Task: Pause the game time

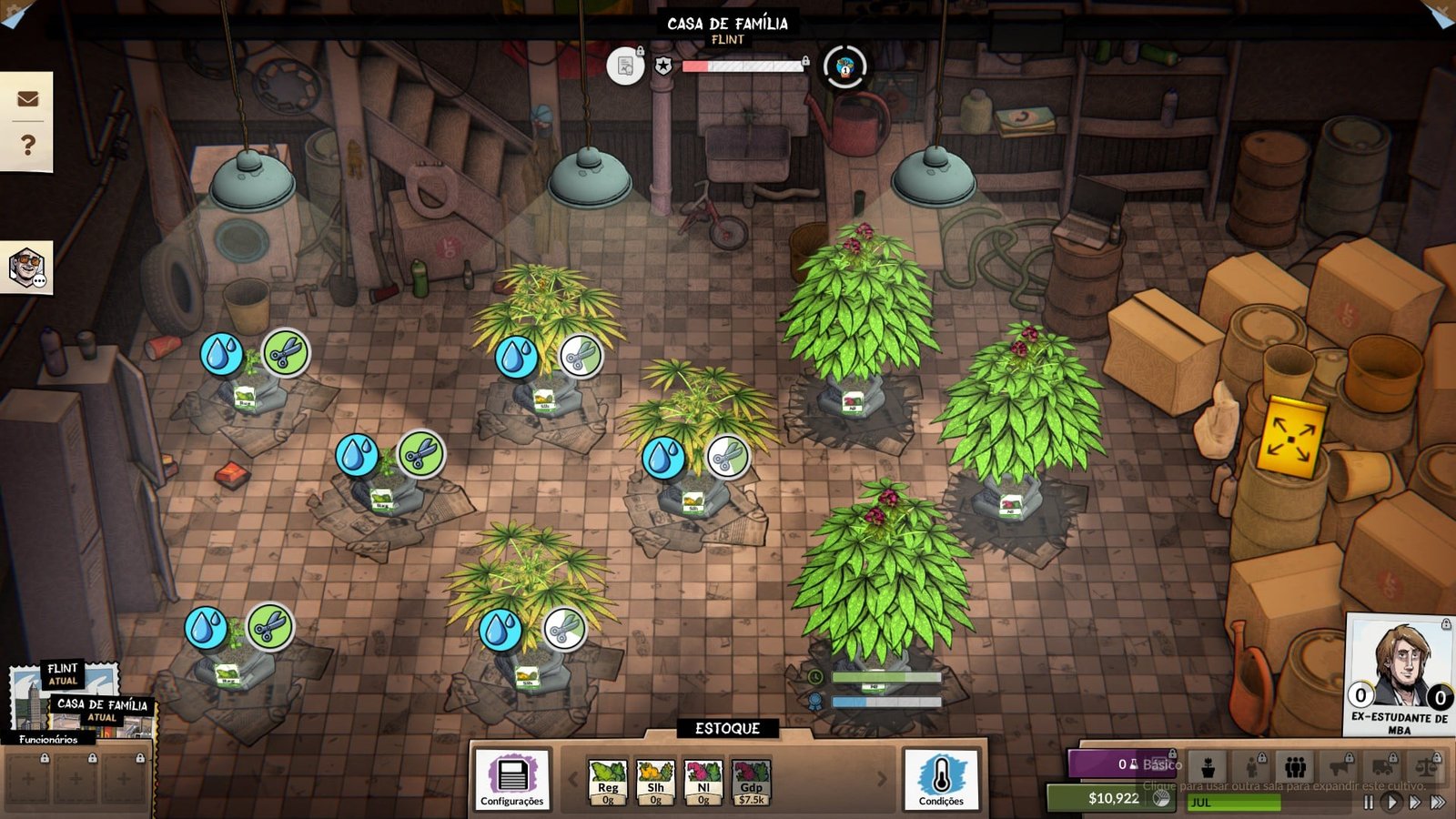Action: pos(1368,802)
